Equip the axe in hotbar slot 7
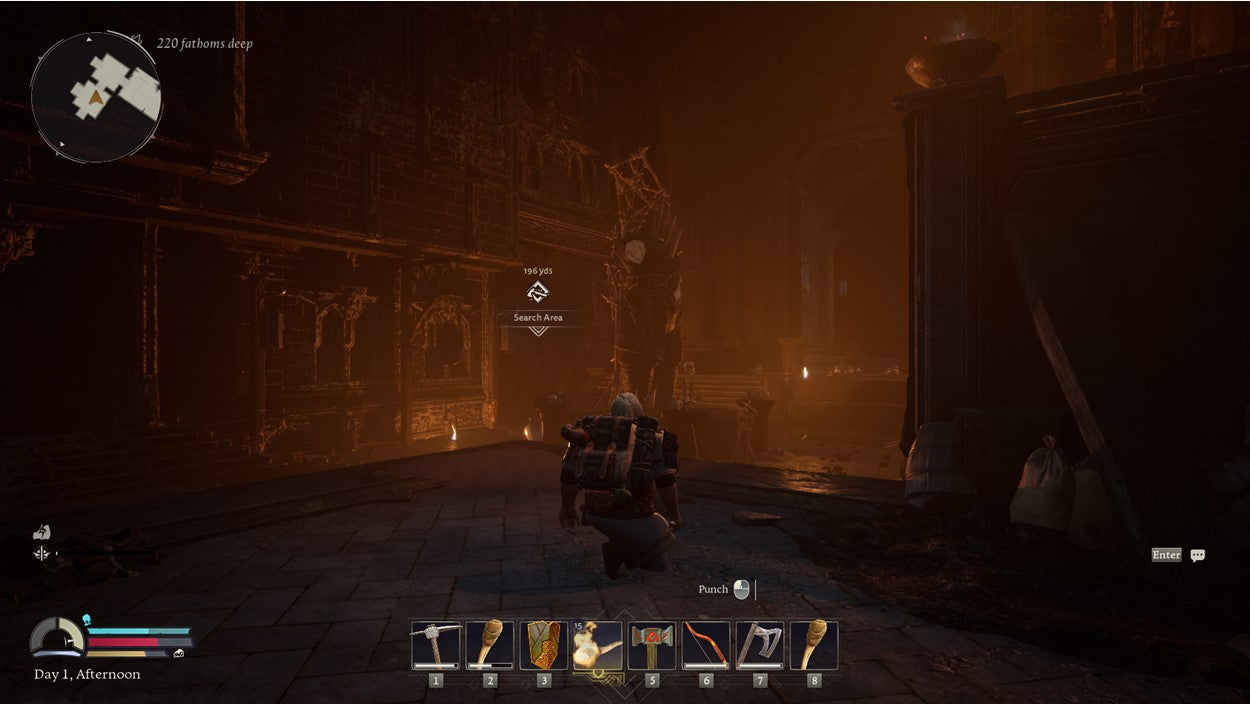Viewport: 1250px width, 704px height. 760,645
